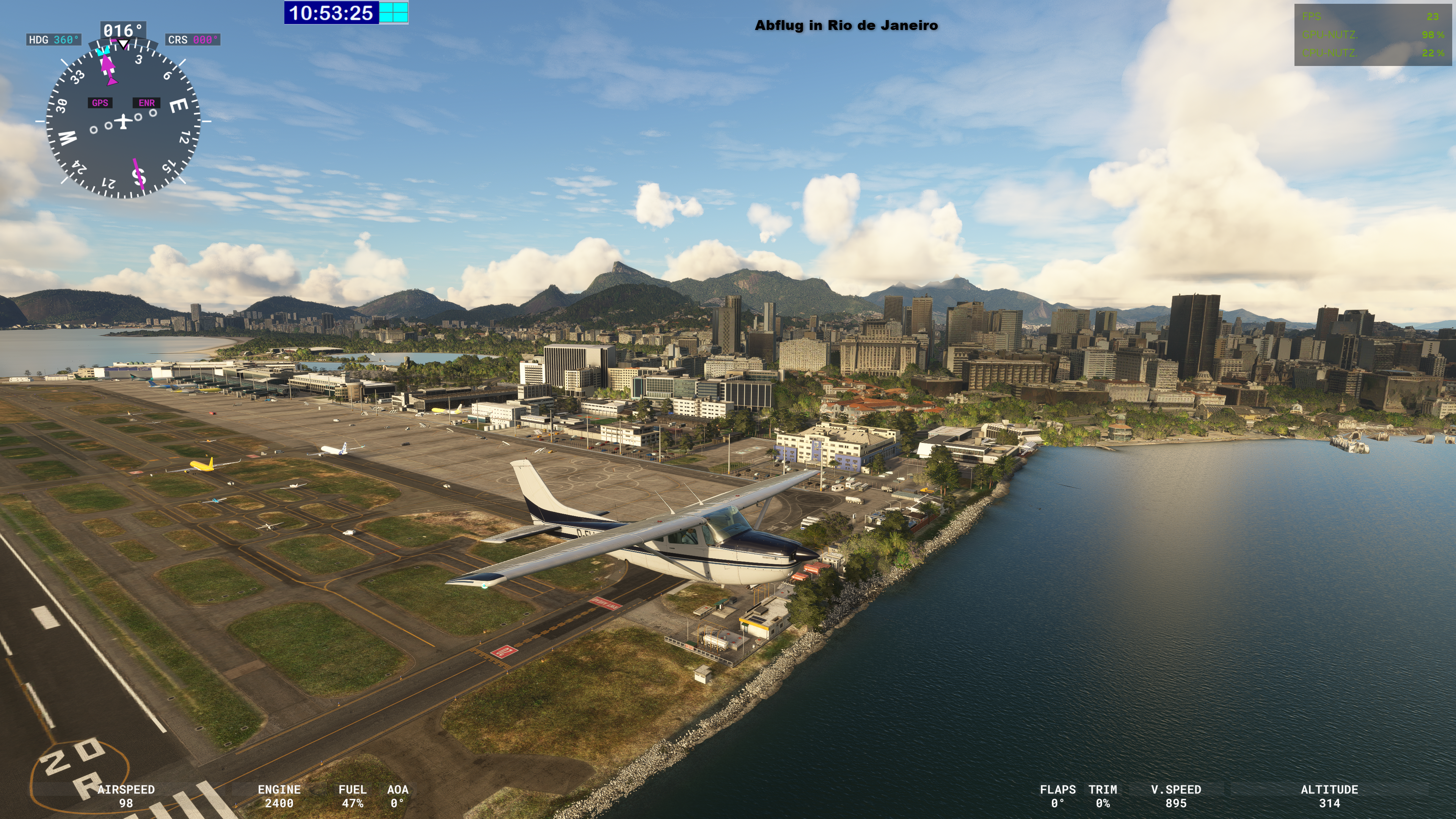Click the GPS source label on the compass
The width and height of the screenshot is (1456, 819).
click(x=100, y=103)
